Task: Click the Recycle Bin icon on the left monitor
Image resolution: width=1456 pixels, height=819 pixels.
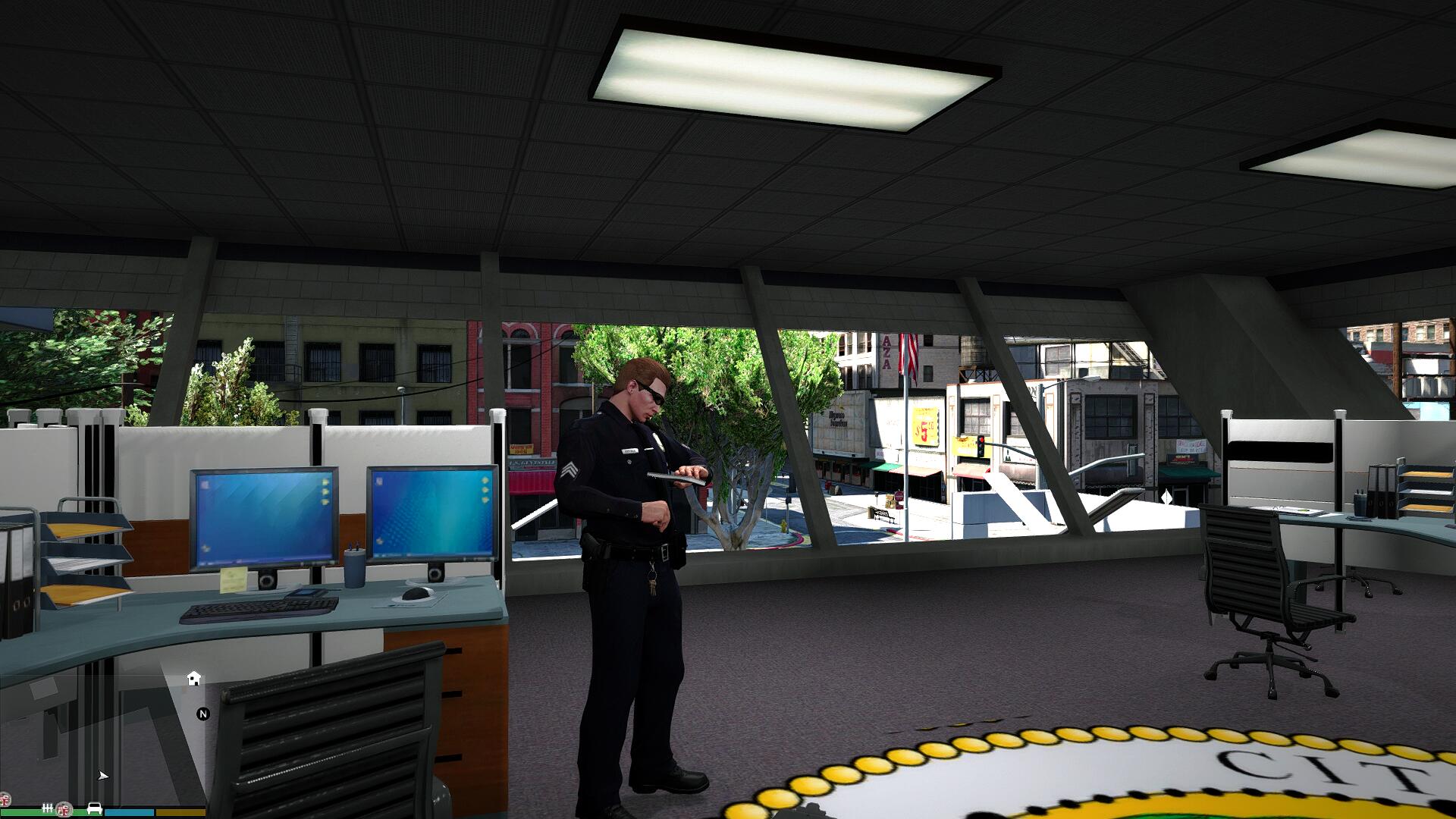Action: pos(205,548)
